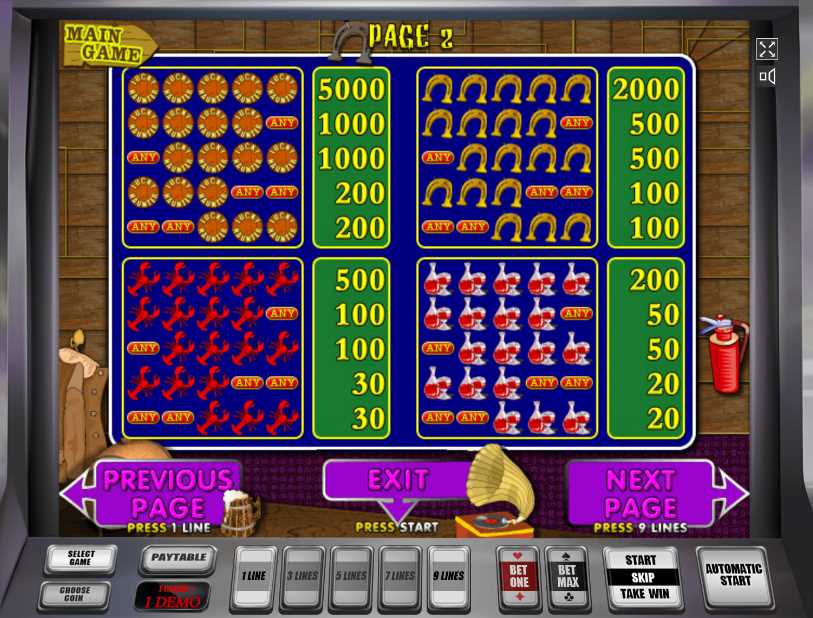813x618 pixels.
Task: Hit the Start / Take Win button
Action: 640,577
